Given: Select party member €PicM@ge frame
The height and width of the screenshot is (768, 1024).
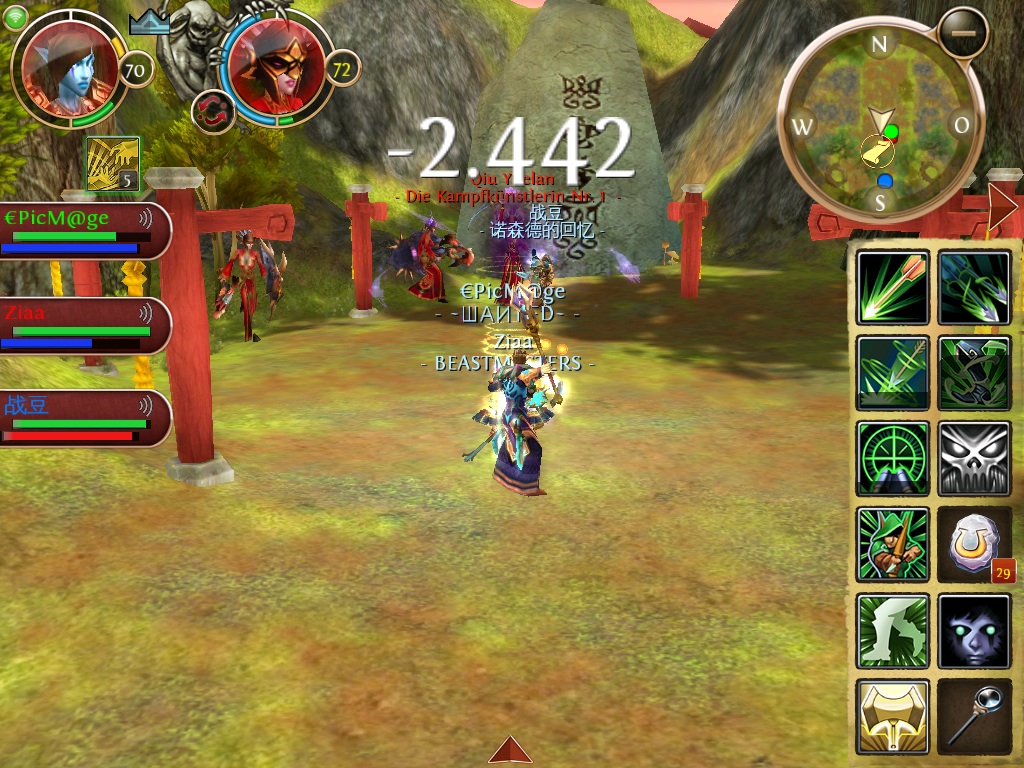Looking at the screenshot, I should coord(85,231).
